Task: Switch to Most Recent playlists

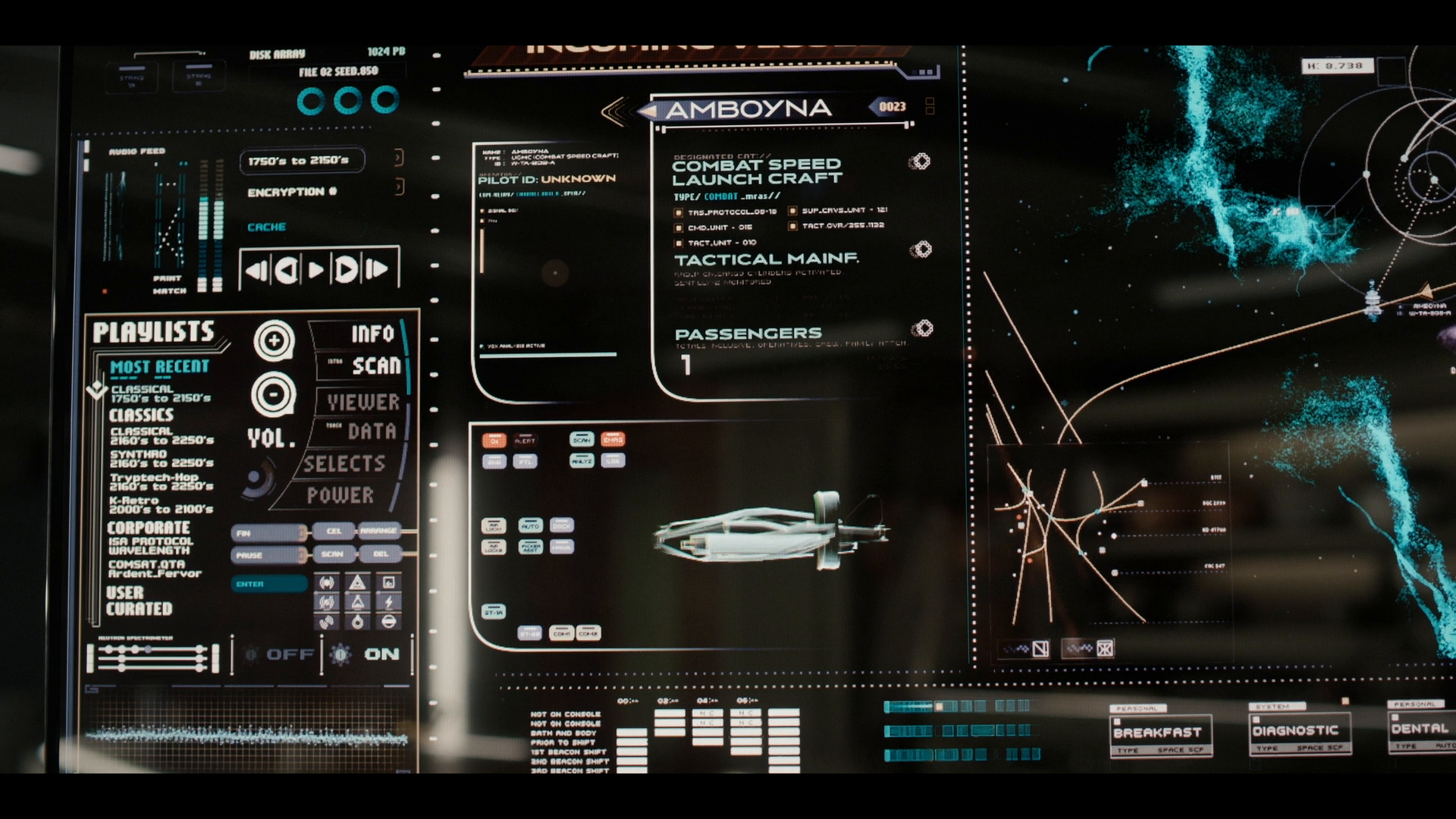Action: pyautogui.click(x=159, y=367)
